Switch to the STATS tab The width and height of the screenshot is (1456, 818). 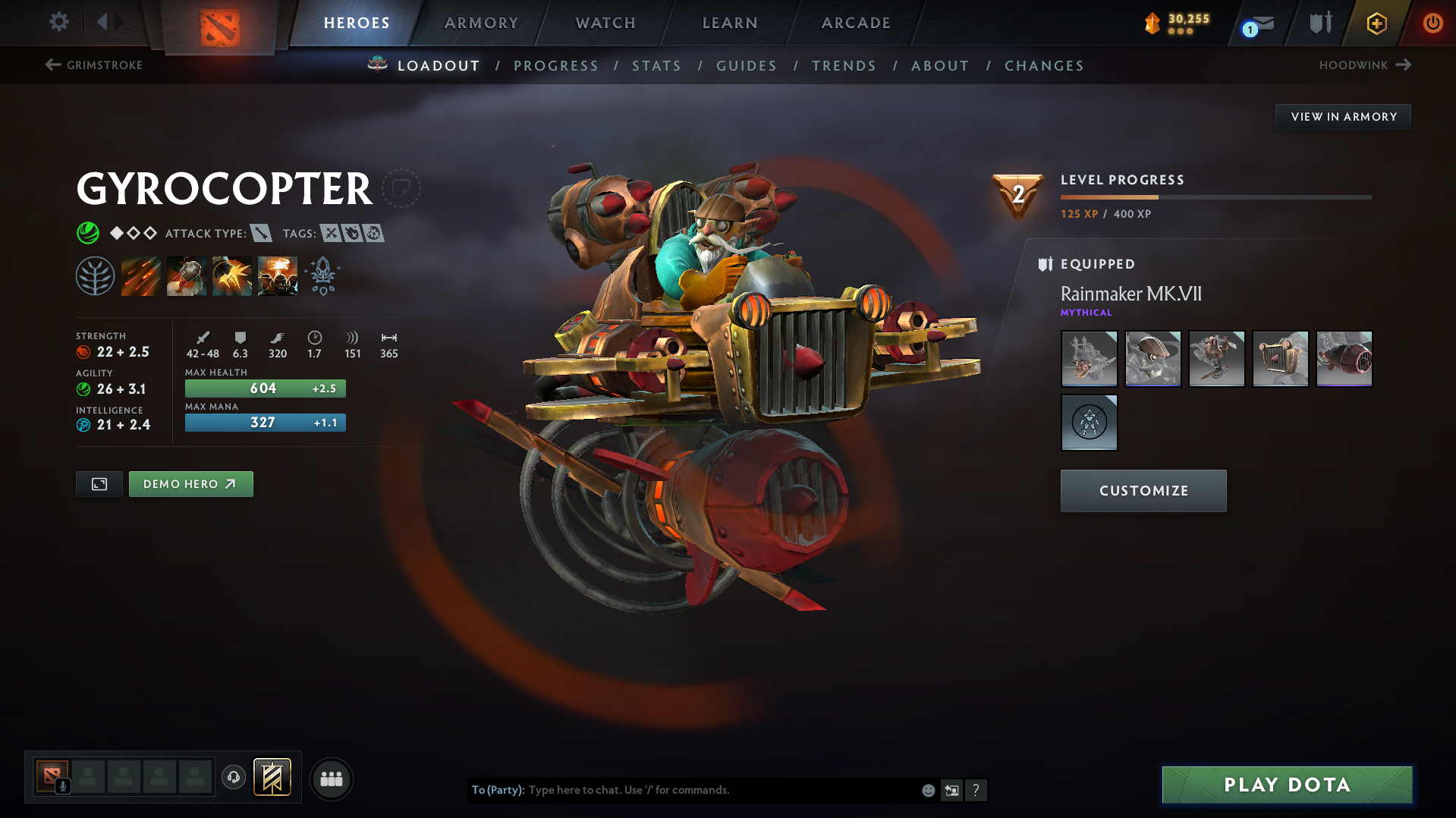click(656, 66)
